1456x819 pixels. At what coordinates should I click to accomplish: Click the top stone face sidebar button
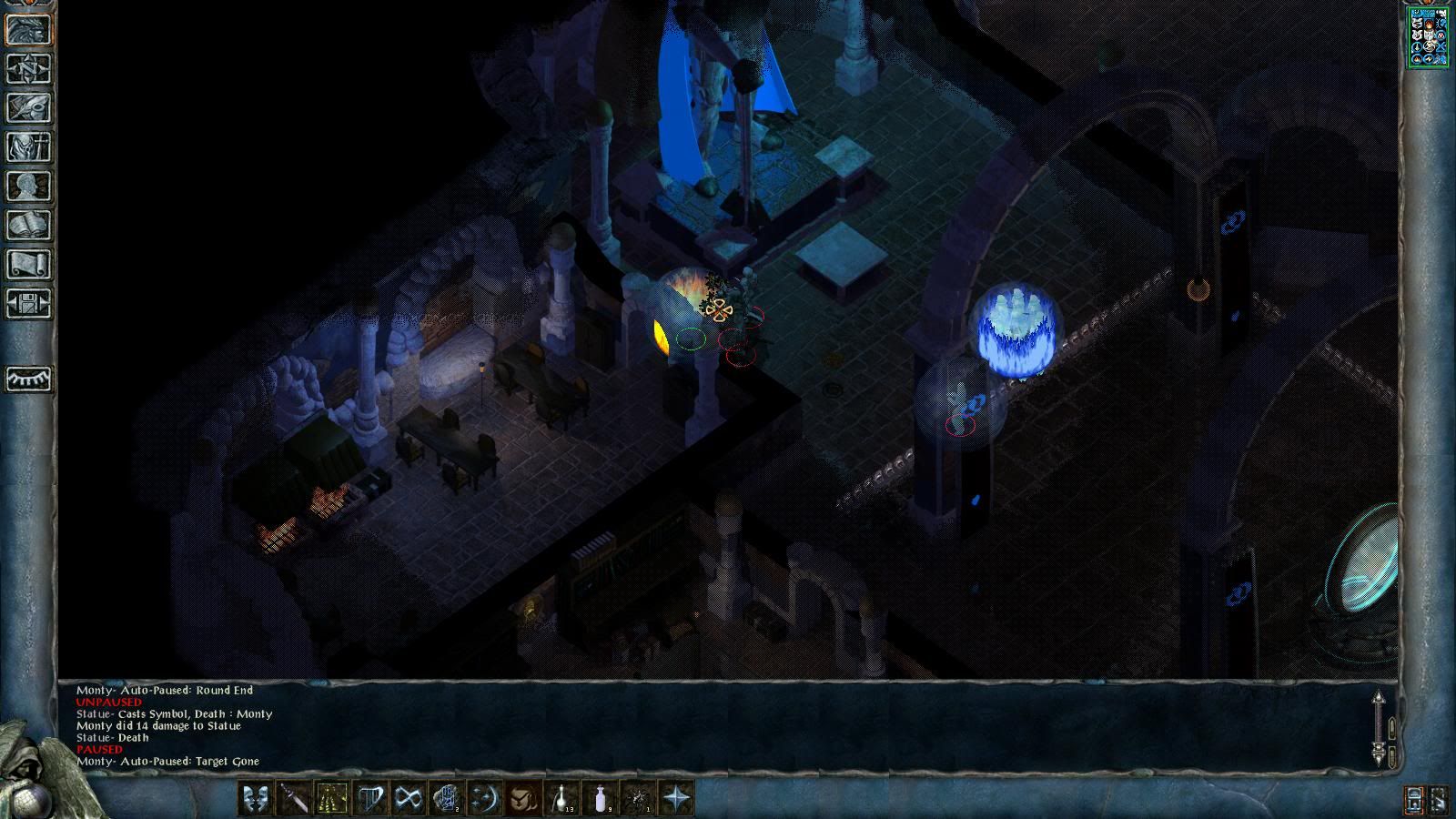click(28, 30)
